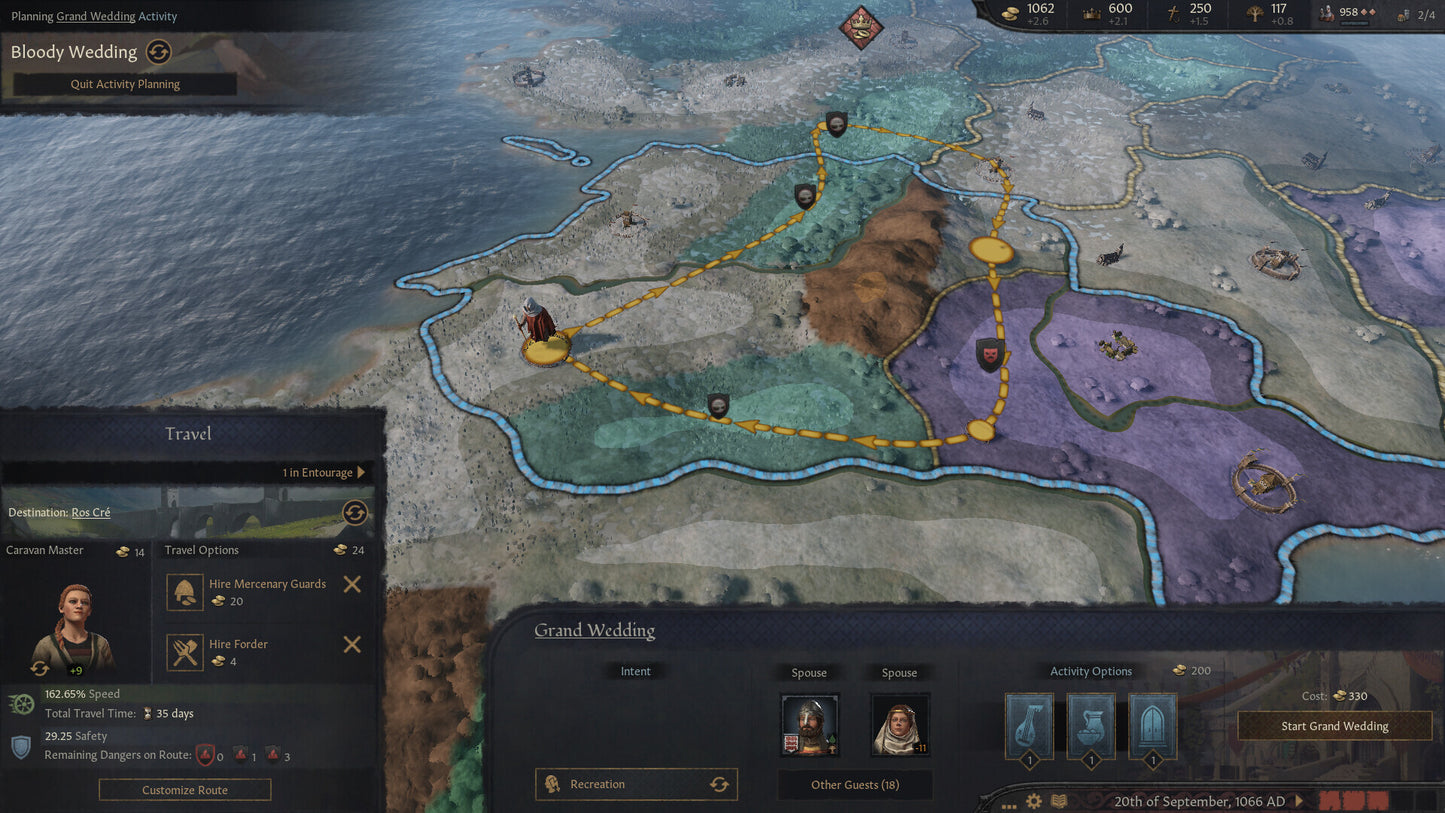Click the arrow beside the September 1066 date
The width and height of the screenshot is (1445, 813).
point(1300,800)
